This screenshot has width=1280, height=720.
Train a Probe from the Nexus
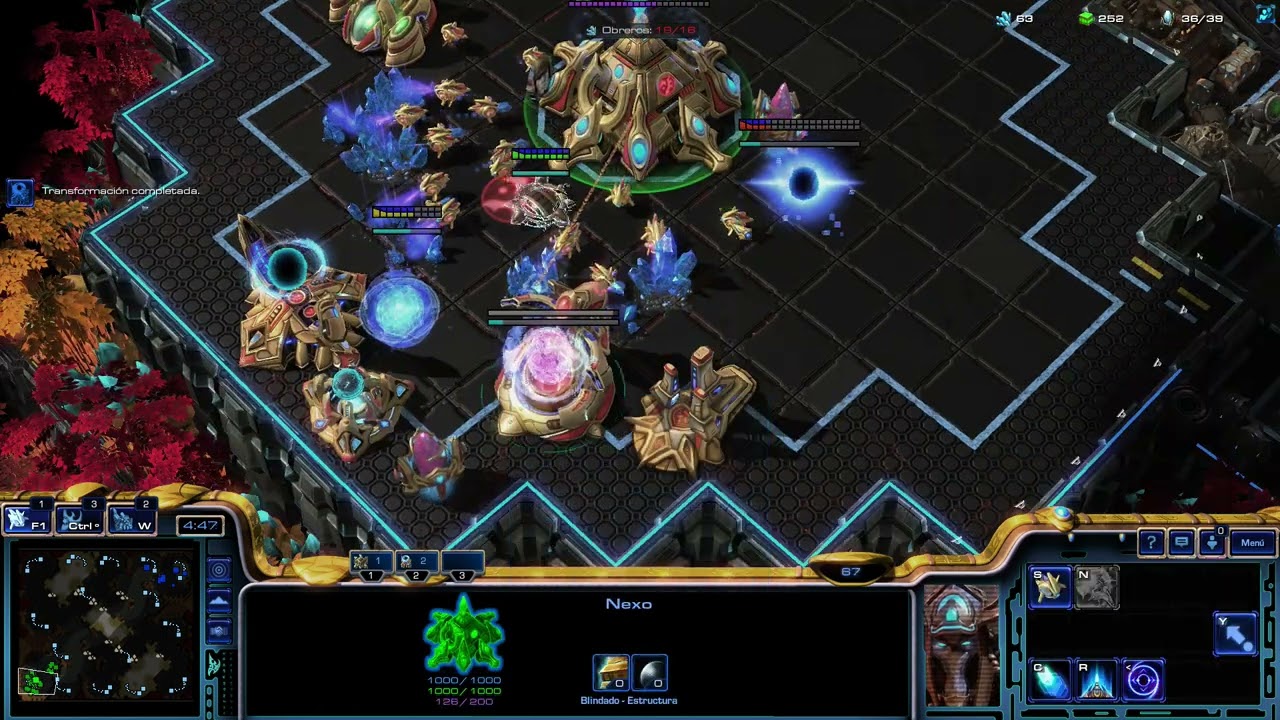[x=1050, y=588]
